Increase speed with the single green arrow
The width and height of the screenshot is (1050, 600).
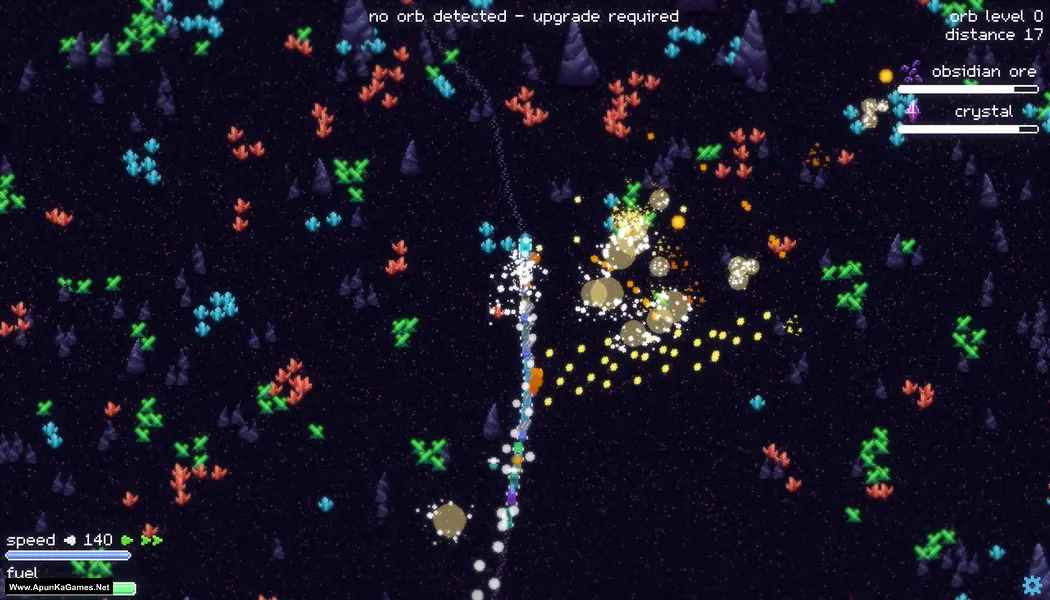tap(127, 540)
